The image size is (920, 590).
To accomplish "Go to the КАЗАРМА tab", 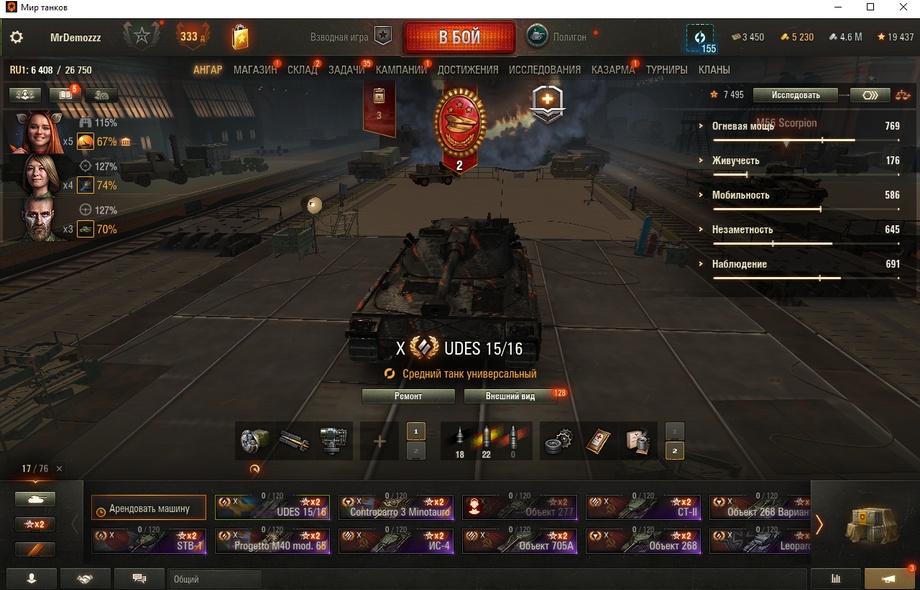I will click(612, 70).
